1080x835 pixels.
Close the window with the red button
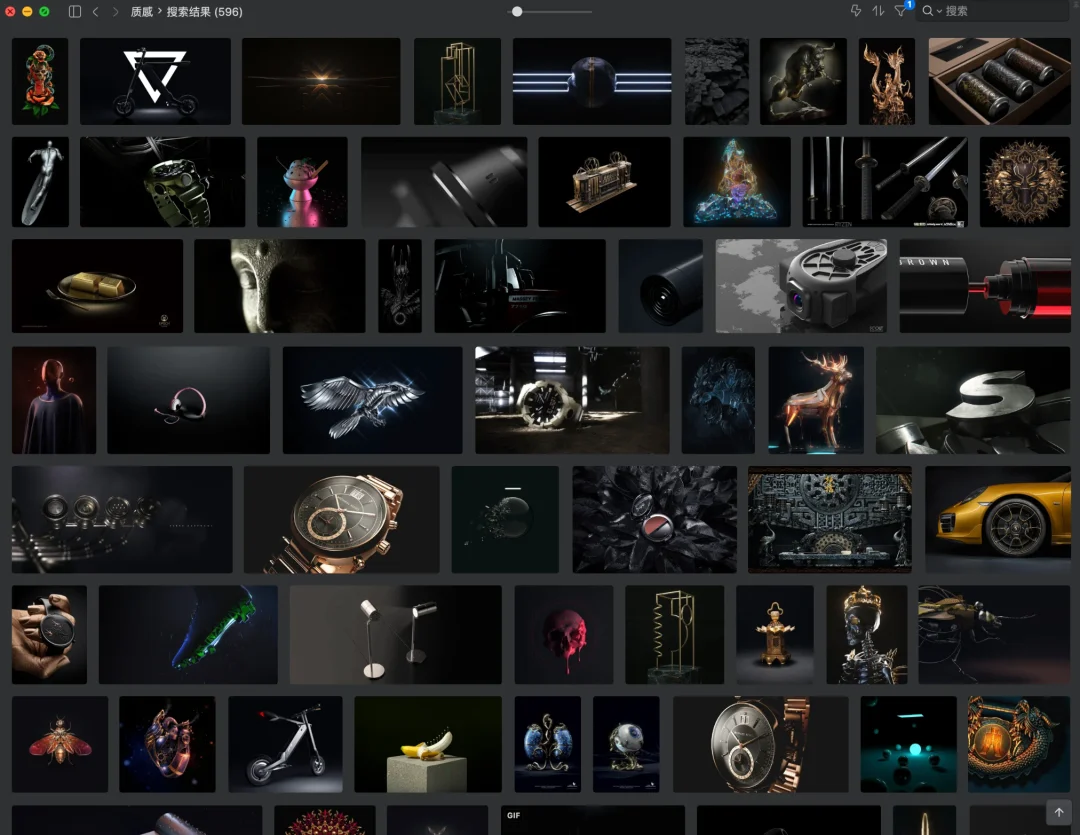point(10,11)
